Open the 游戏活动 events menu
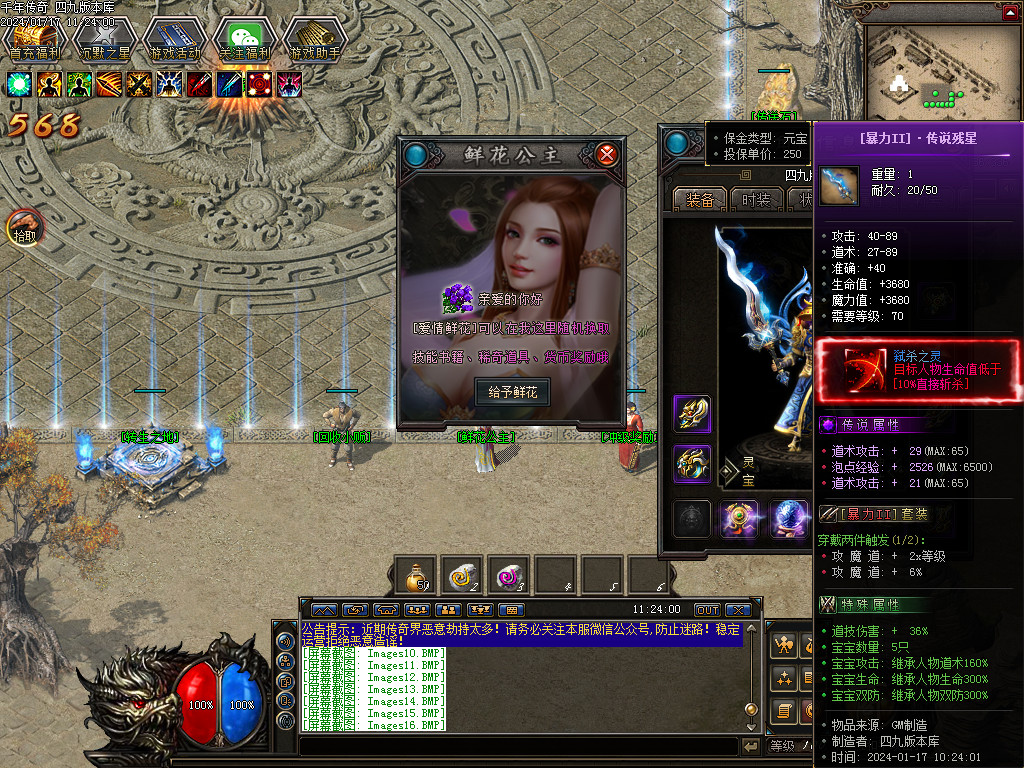This screenshot has height=768, width=1024. [174, 40]
